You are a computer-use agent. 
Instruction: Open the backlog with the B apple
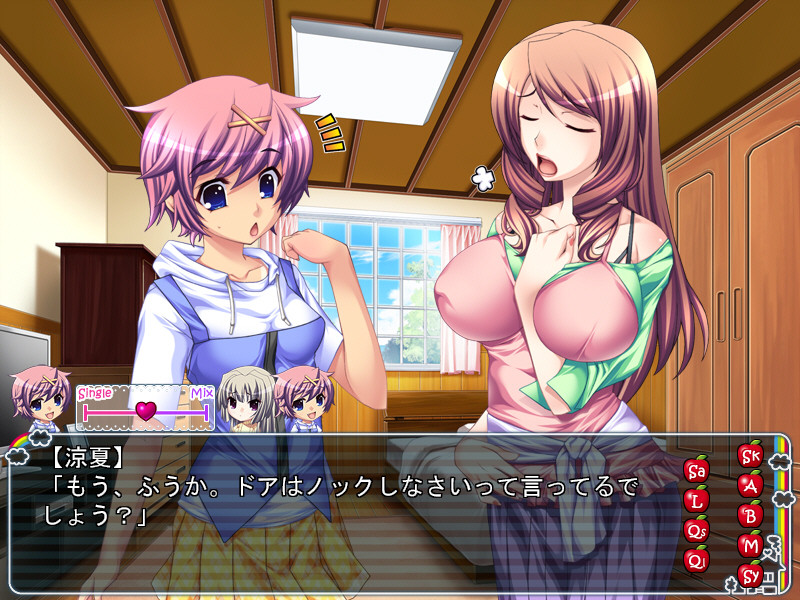click(750, 515)
